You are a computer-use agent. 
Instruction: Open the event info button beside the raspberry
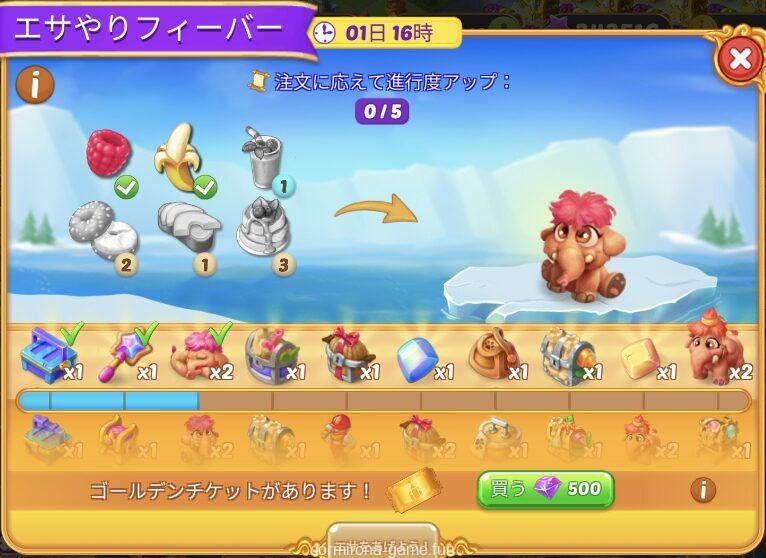tap(36, 85)
